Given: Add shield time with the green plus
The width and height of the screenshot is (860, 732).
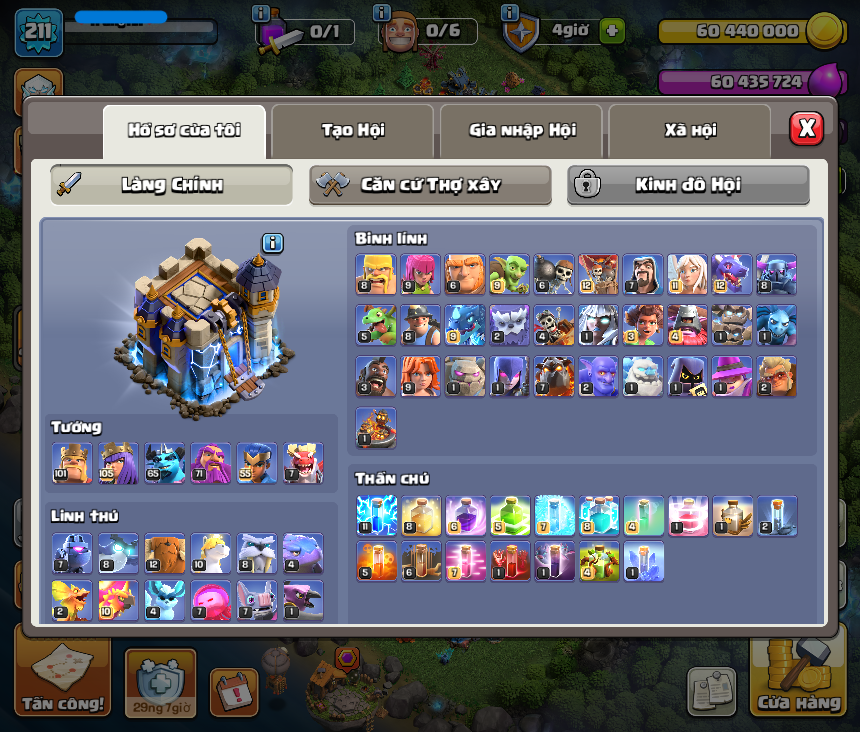Looking at the screenshot, I should pos(612,31).
